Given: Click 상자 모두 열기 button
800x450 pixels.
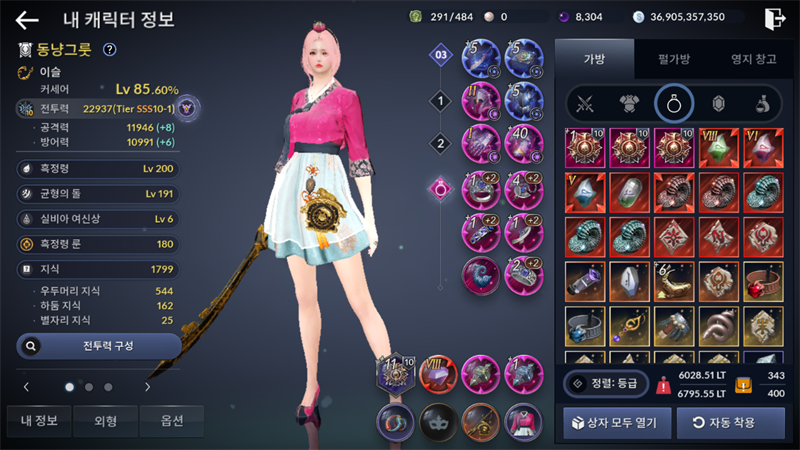Looking at the screenshot, I should point(616,422).
